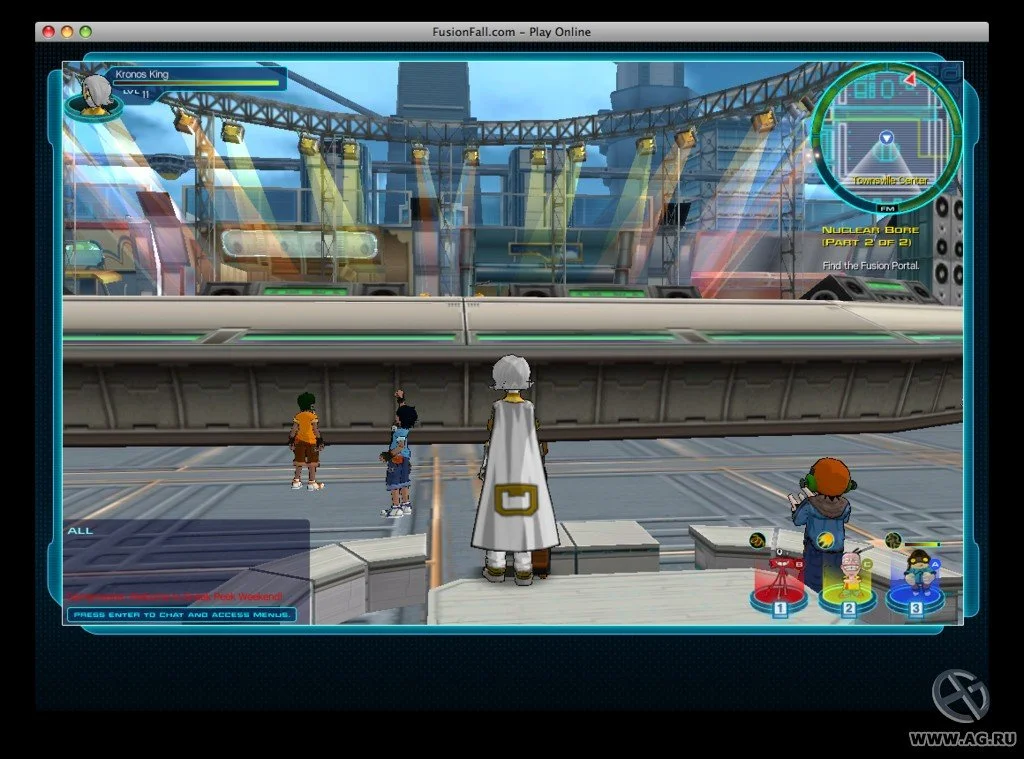Open the Townsville Center minimap
This screenshot has height=759, width=1024.
click(885, 137)
